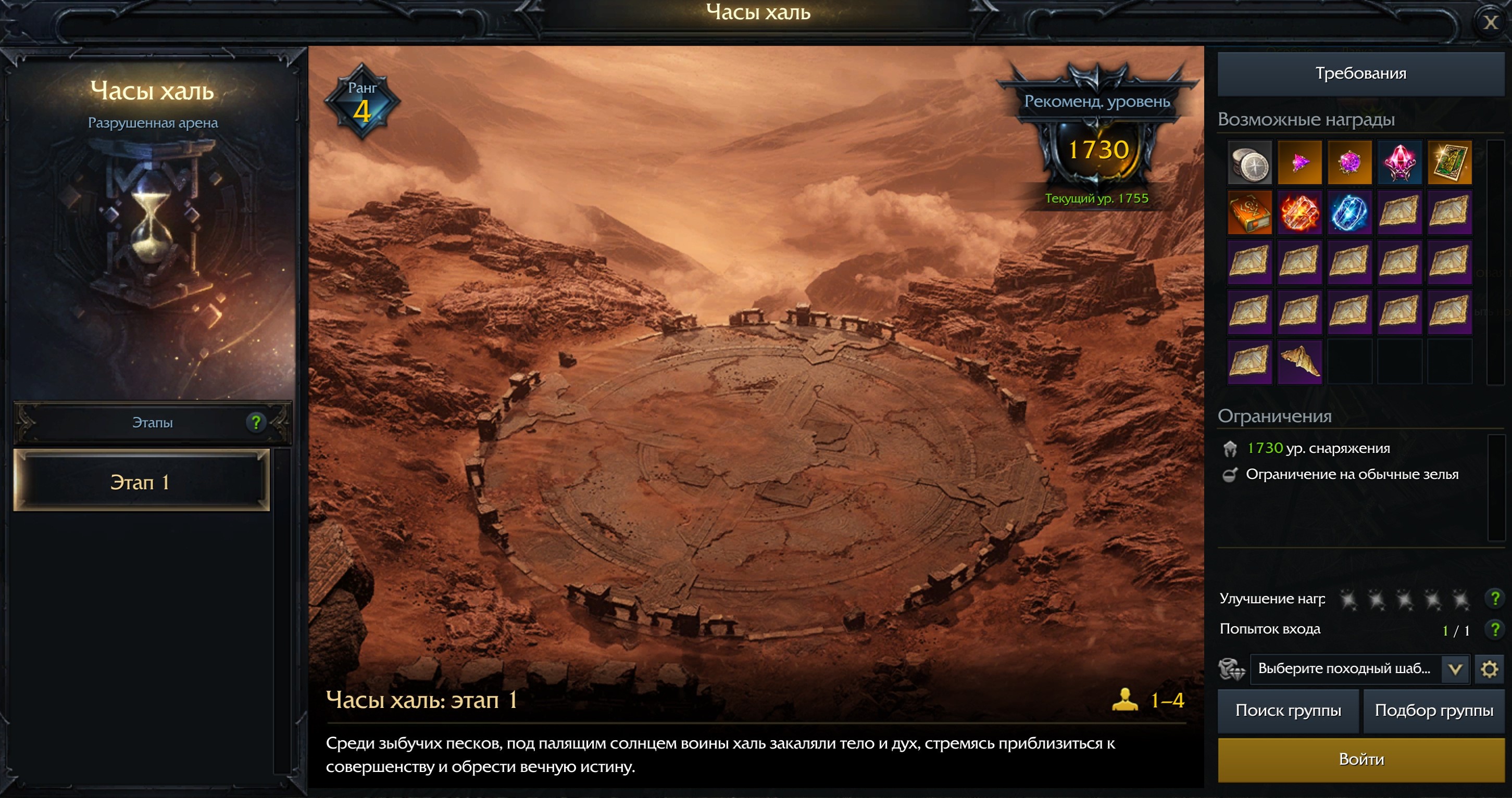Start Подбор группы matchmaking

click(1433, 711)
